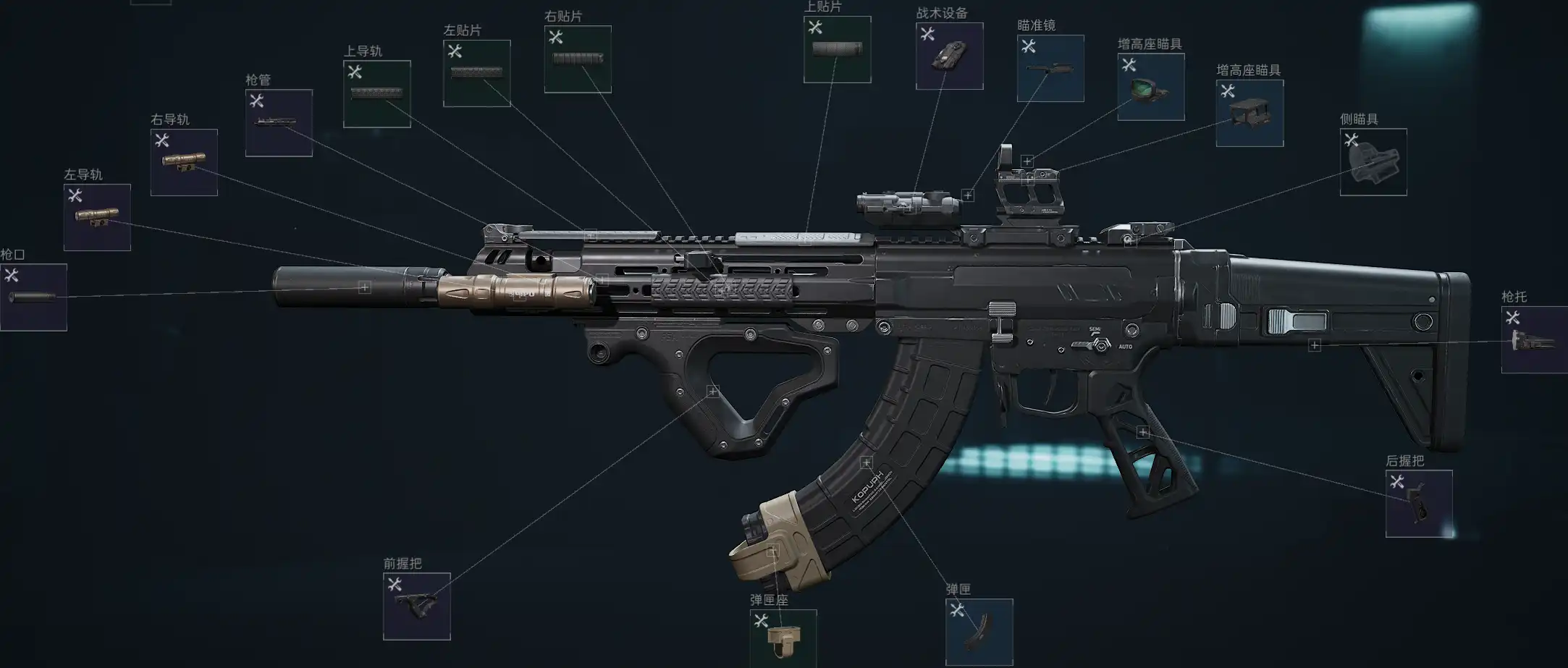
Task: Select the 左贴片 left panel slot
Action: tap(476, 74)
